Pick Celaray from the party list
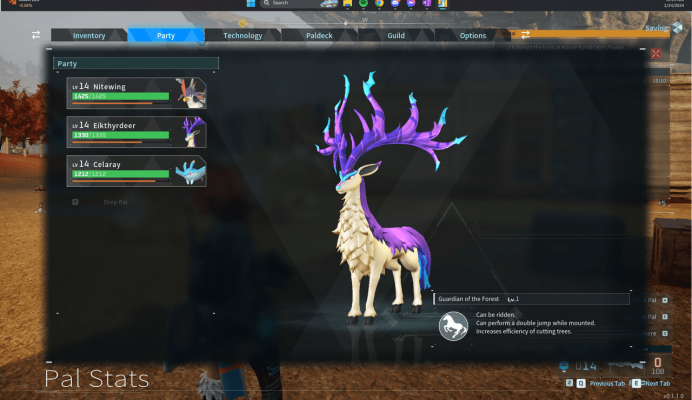 click(x=136, y=170)
